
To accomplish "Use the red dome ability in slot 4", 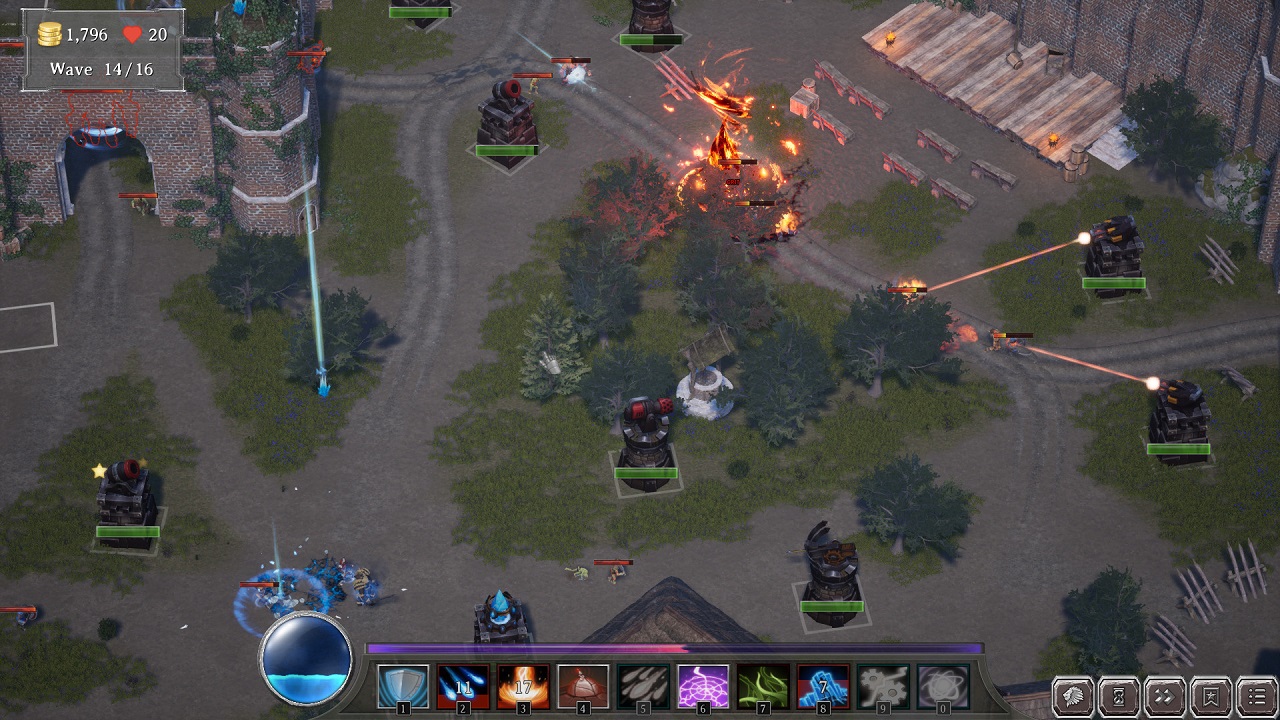I will coord(583,686).
